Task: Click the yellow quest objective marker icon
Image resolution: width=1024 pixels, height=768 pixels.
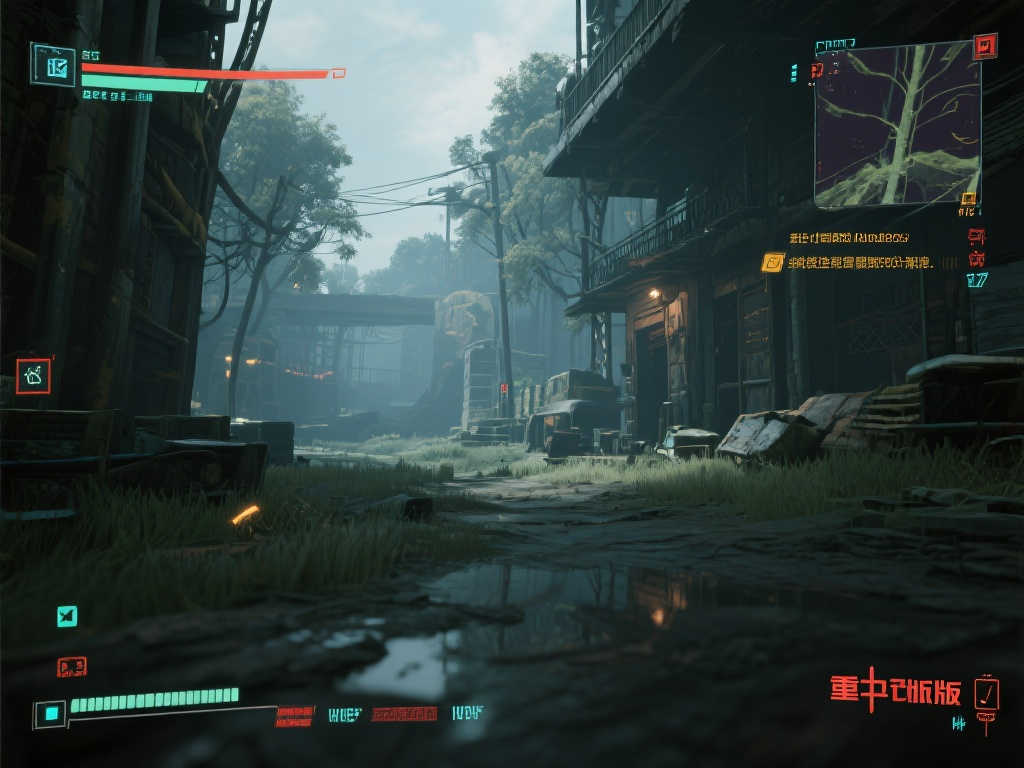Action: click(772, 263)
